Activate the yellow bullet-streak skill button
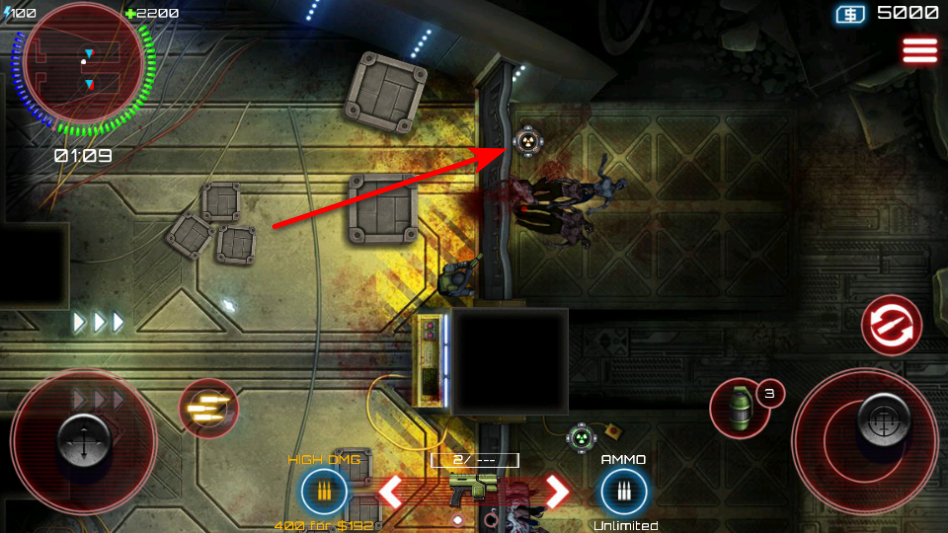Screen dimensions: 948x533 pos(208,409)
